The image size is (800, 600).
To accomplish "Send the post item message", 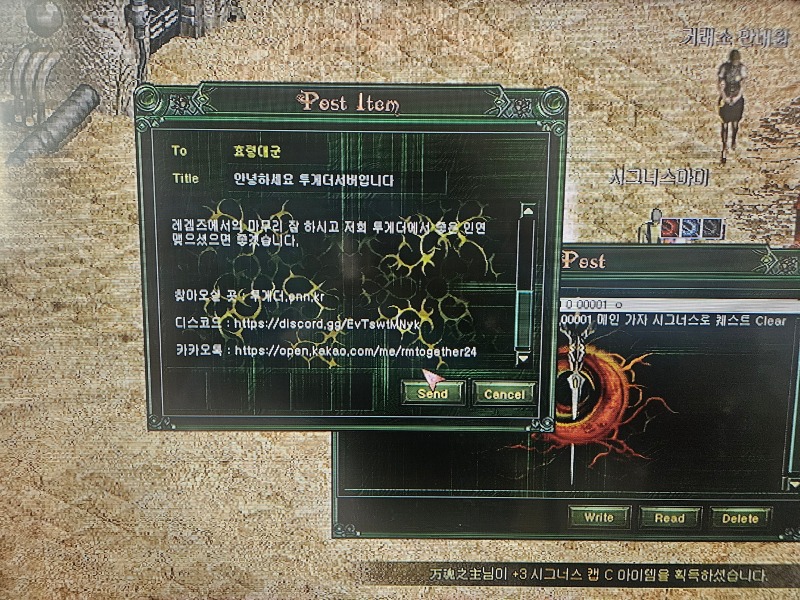I will tap(432, 394).
